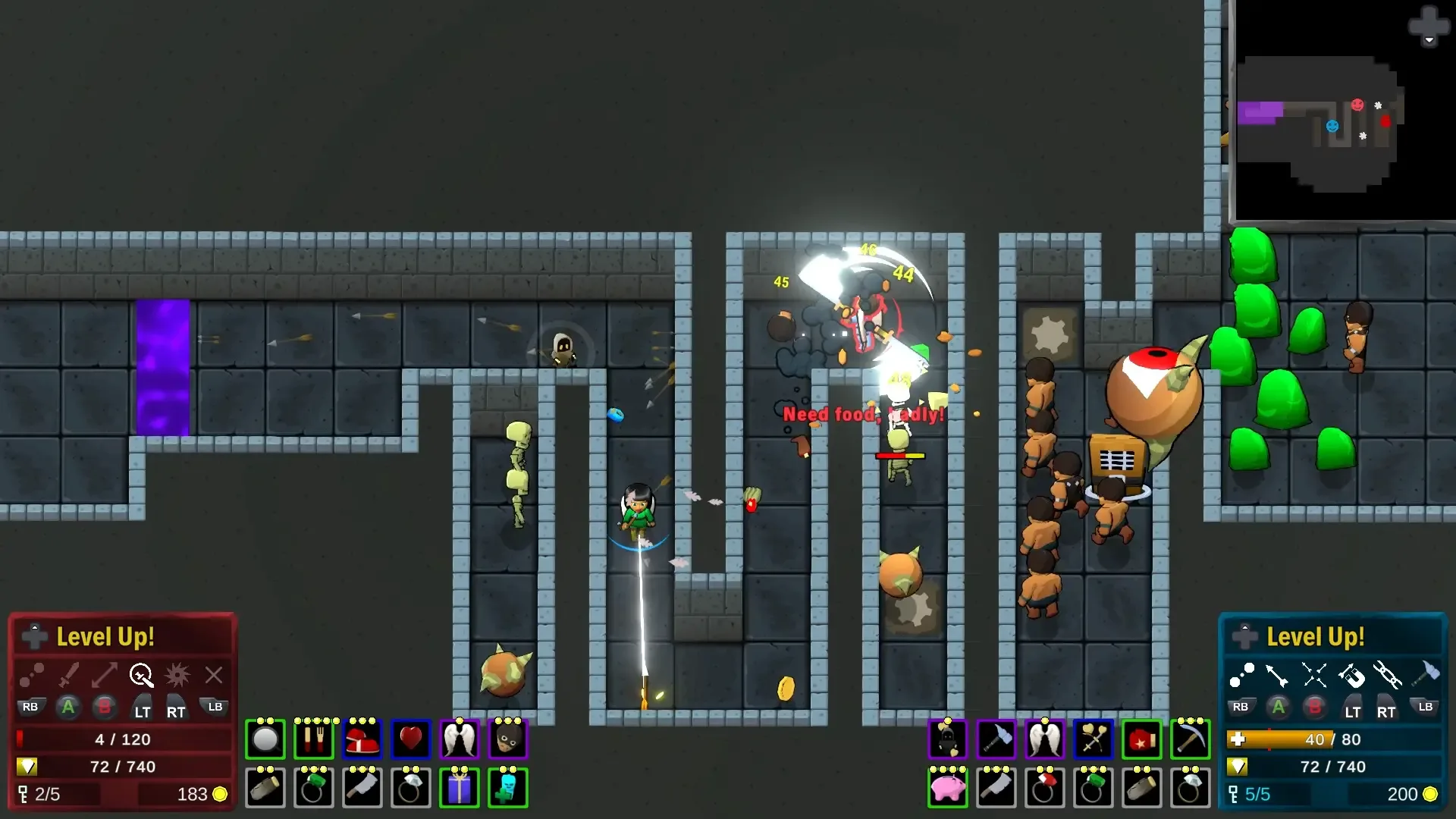Click the highlighted magnifier-sword ability icon

click(x=141, y=674)
